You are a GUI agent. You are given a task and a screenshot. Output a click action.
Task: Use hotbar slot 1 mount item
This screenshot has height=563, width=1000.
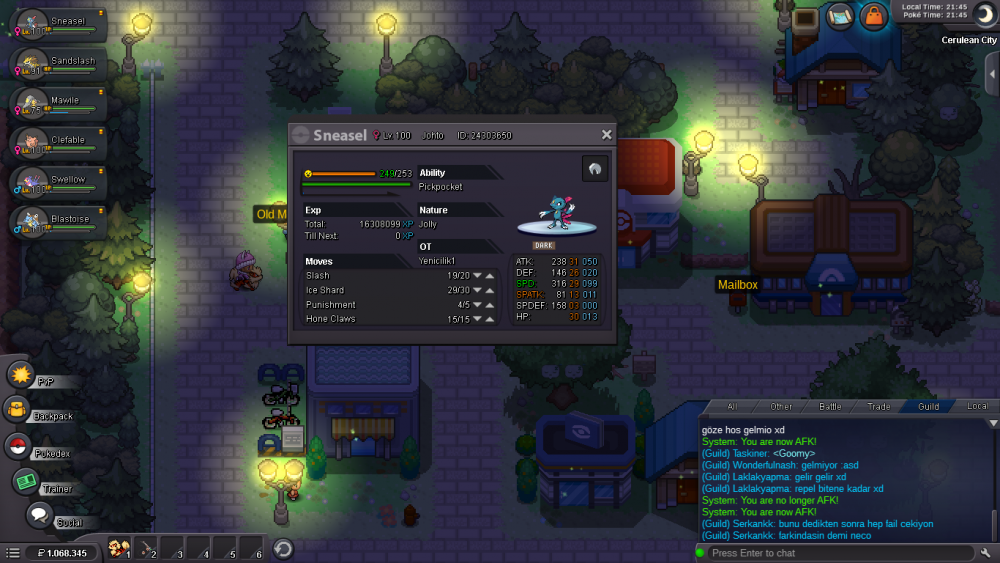[x=118, y=548]
